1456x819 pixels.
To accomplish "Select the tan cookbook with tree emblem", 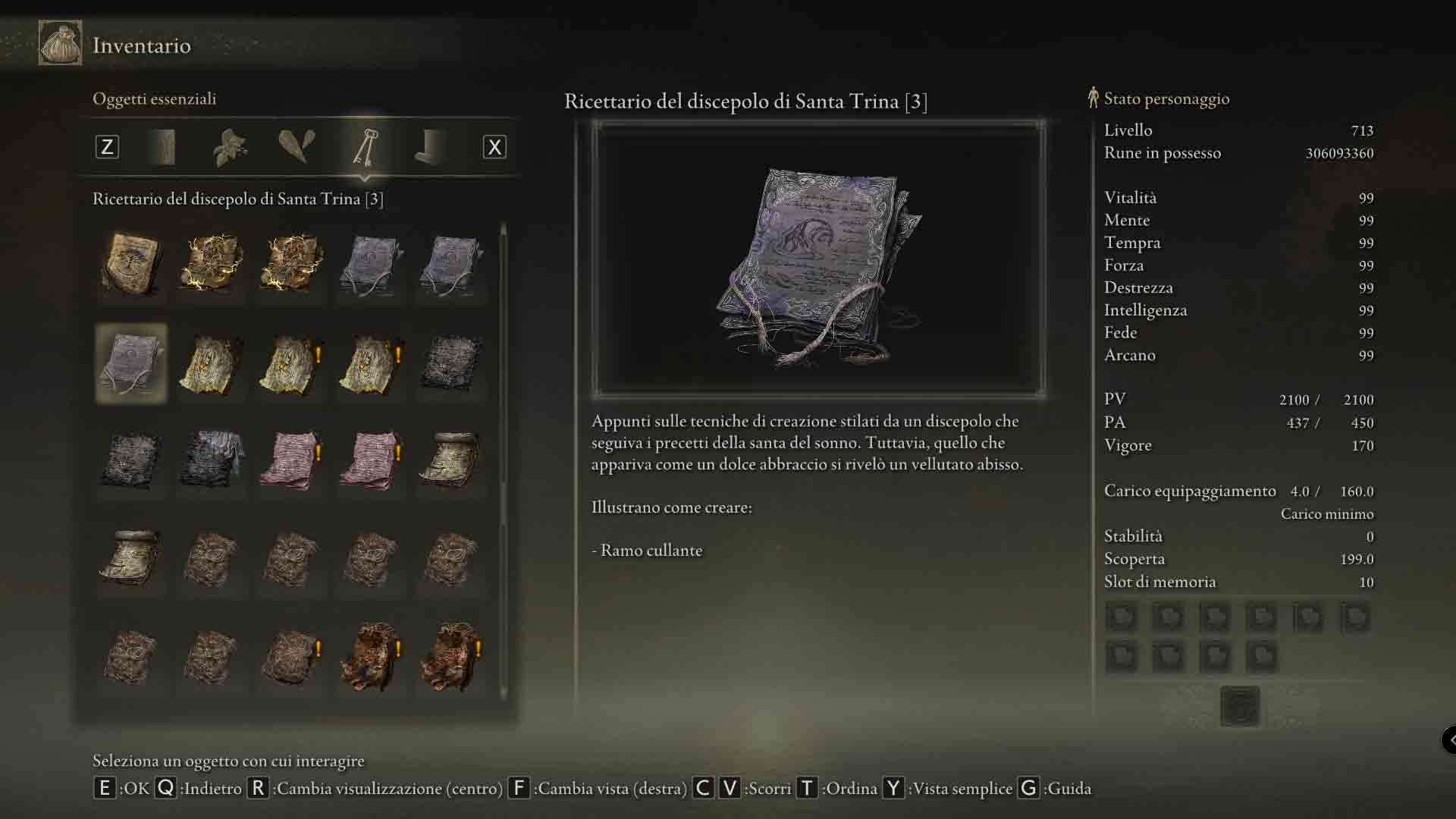I will click(131, 264).
